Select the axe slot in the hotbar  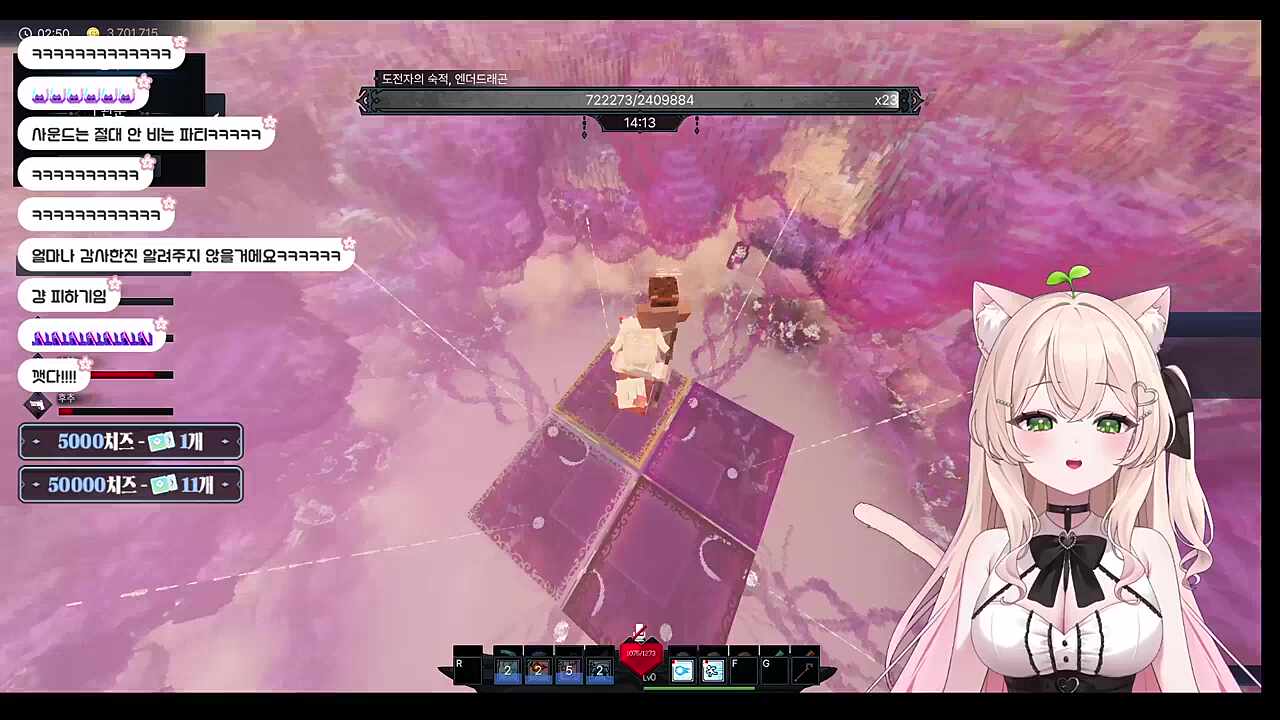805,669
